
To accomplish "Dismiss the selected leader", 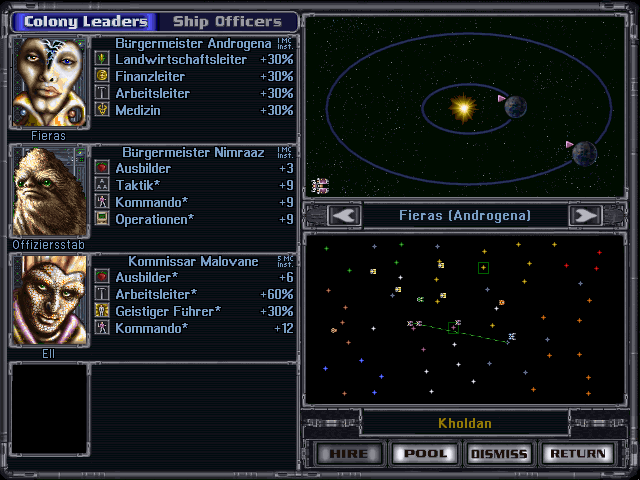I will pos(499,453).
